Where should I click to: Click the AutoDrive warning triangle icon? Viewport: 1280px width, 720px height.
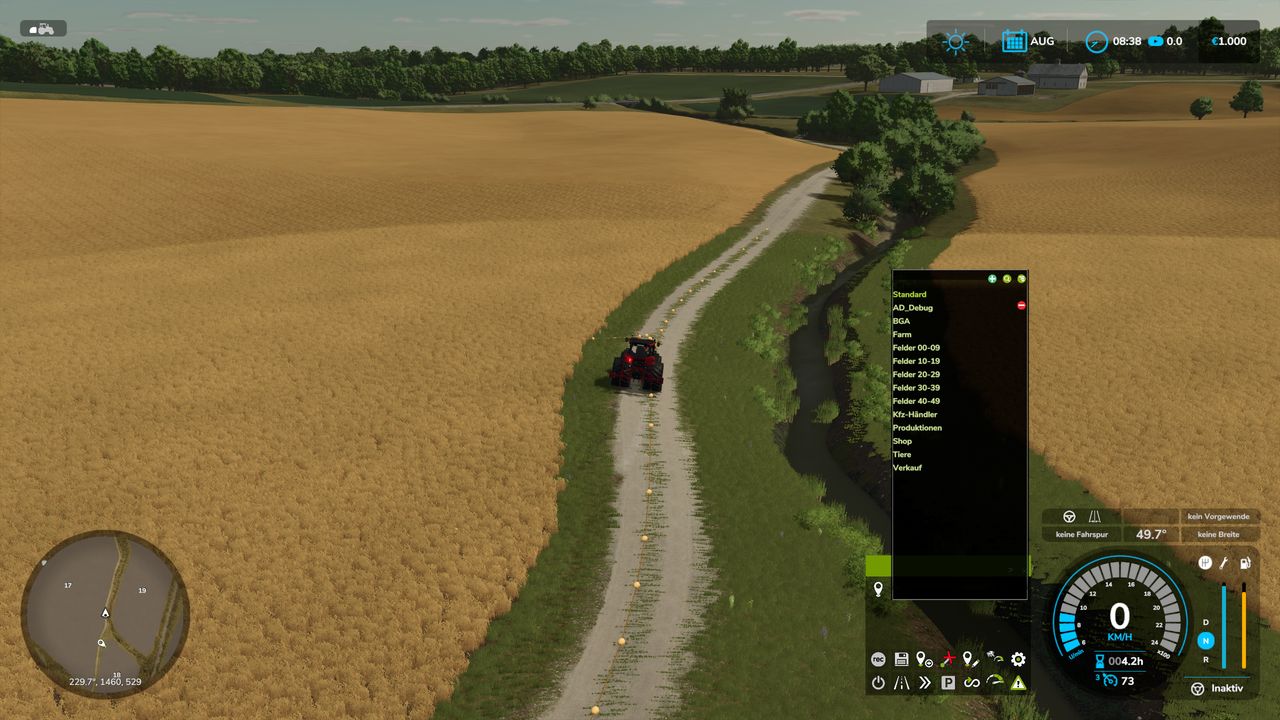tap(1020, 683)
